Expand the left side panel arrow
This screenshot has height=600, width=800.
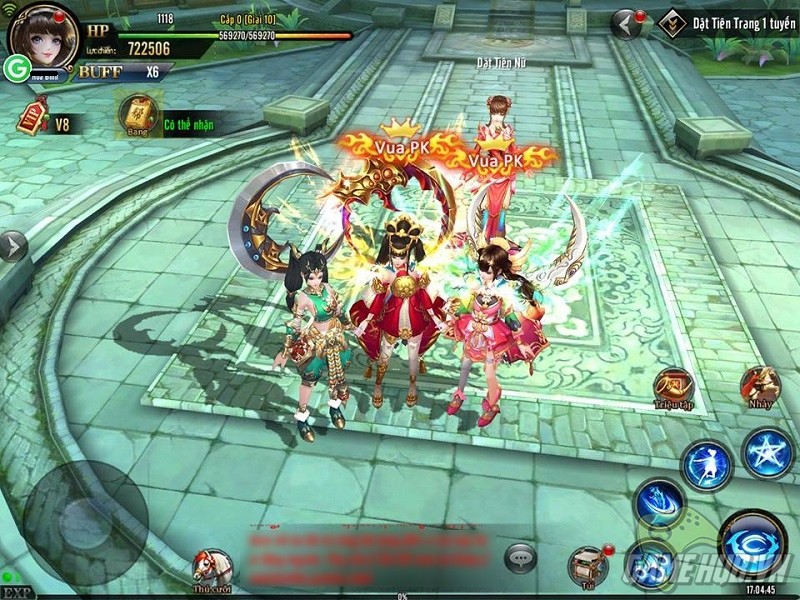[x=12, y=246]
